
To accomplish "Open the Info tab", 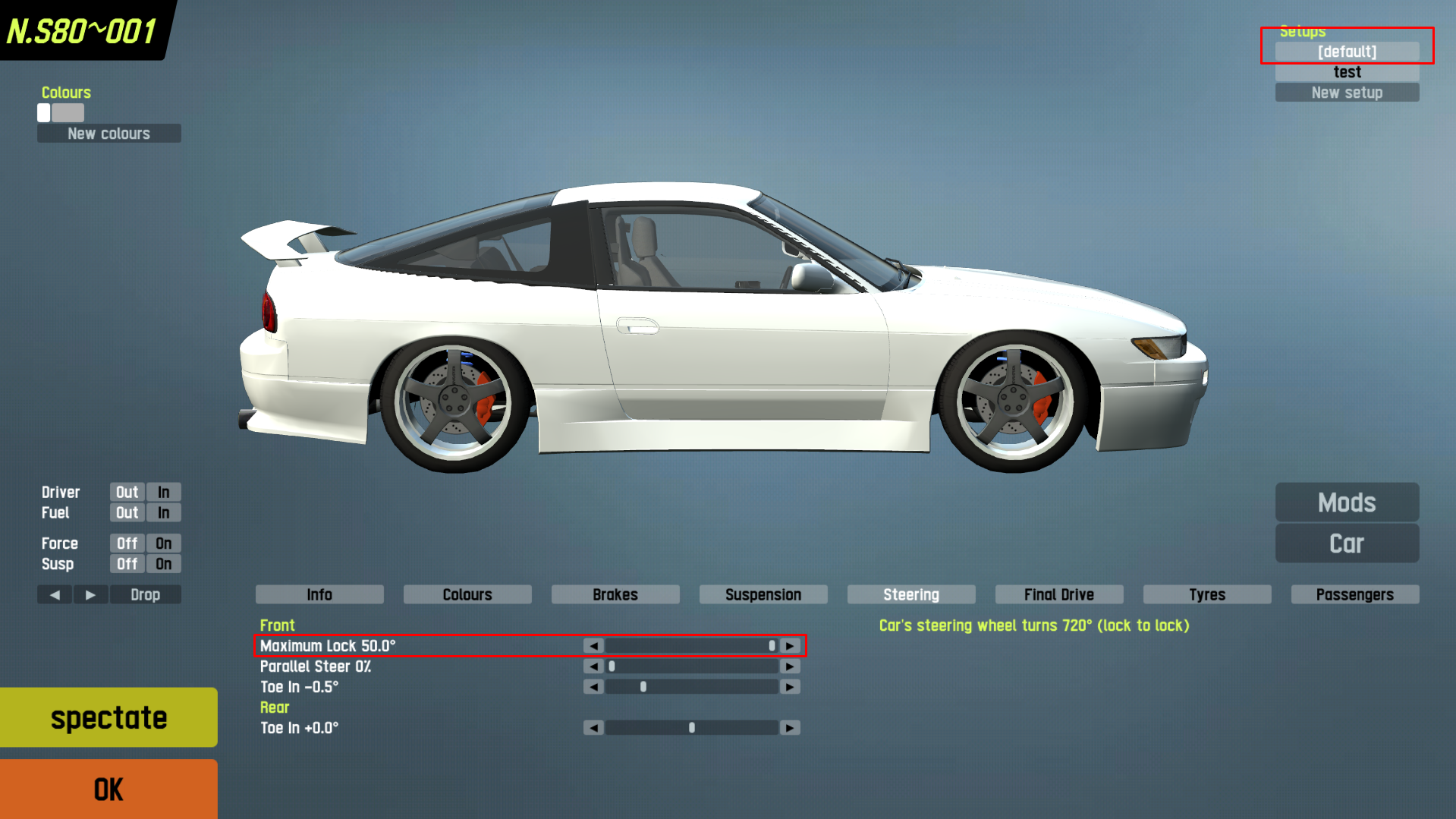I will (x=319, y=595).
